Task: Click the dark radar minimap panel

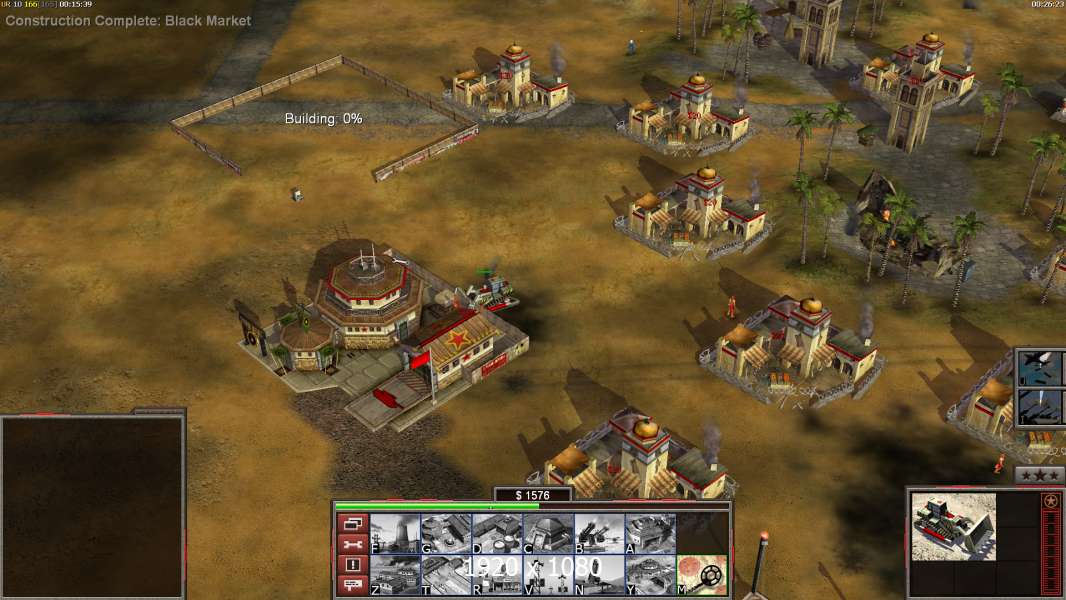Action: (x=92, y=507)
